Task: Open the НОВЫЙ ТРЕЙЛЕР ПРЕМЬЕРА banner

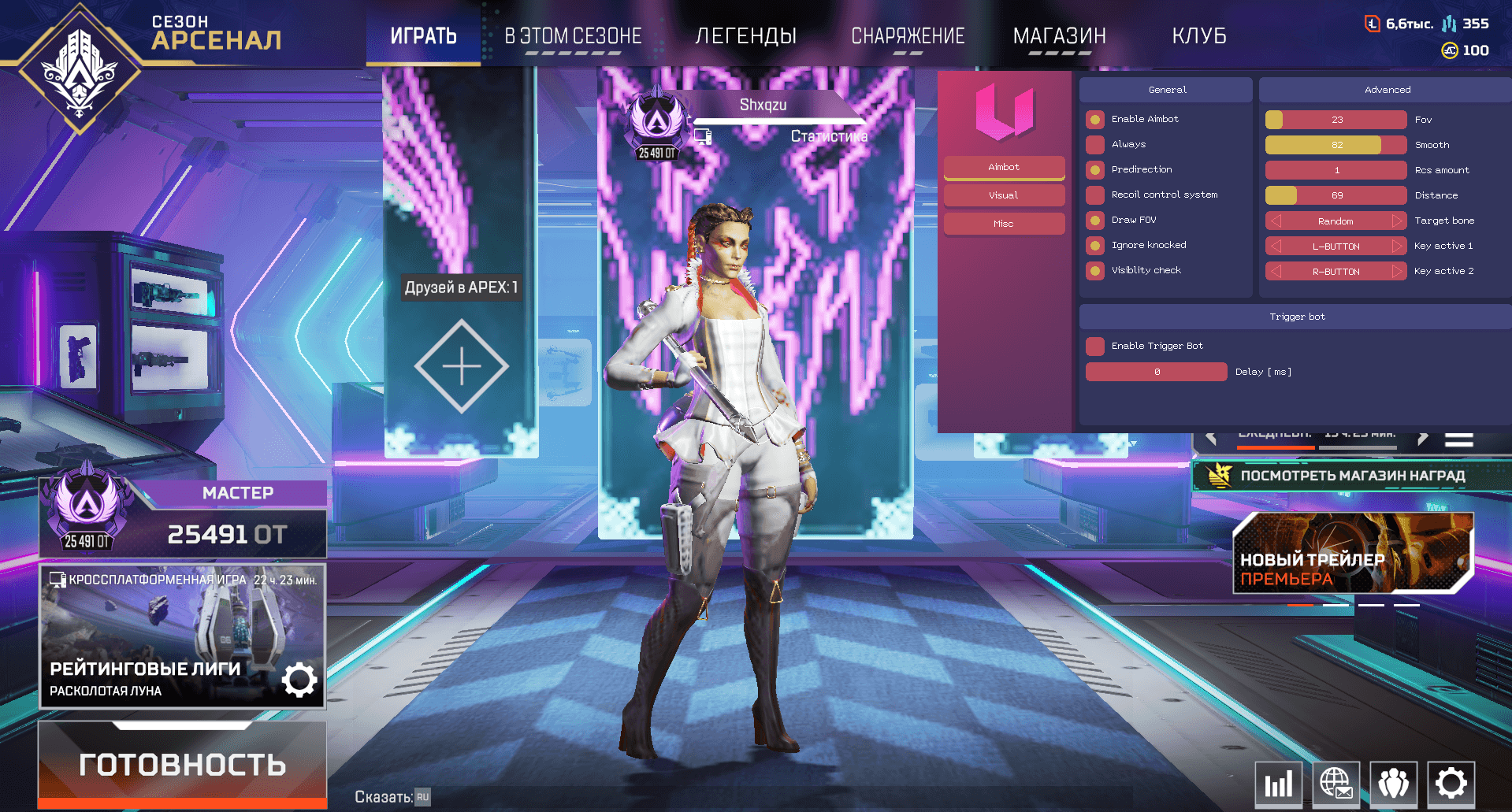Action: tap(1352, 554)
